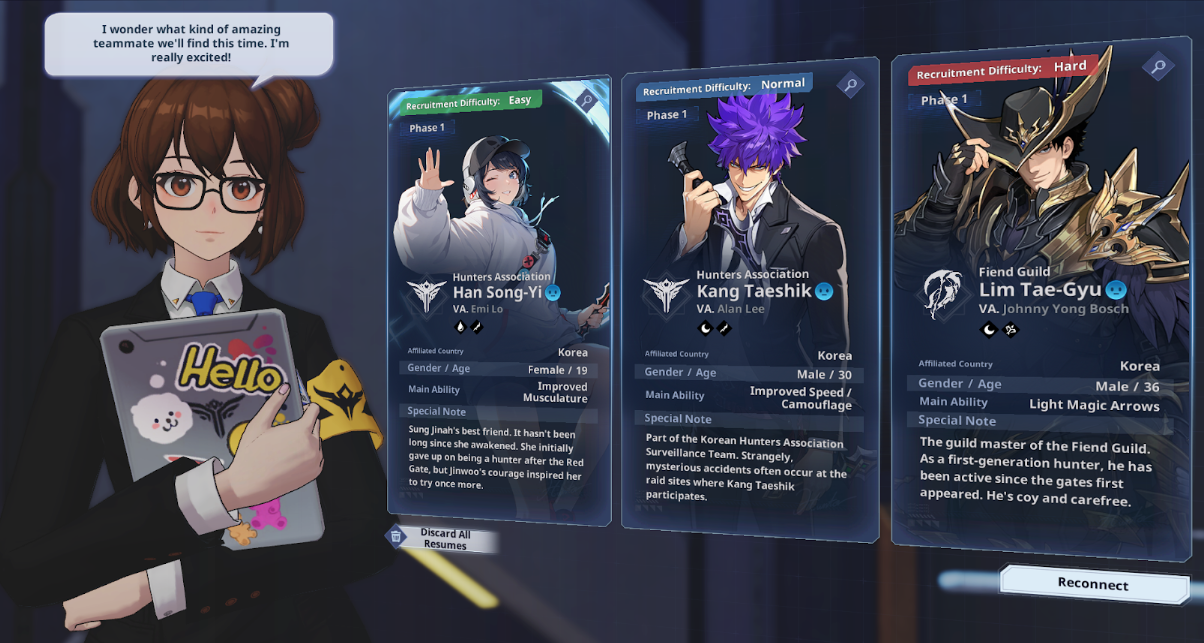The width and height of the screenshot is (1204, 643).
Task: Open the magnifier on Kang Taeshik's card
Action: click(x=850, y=85)
